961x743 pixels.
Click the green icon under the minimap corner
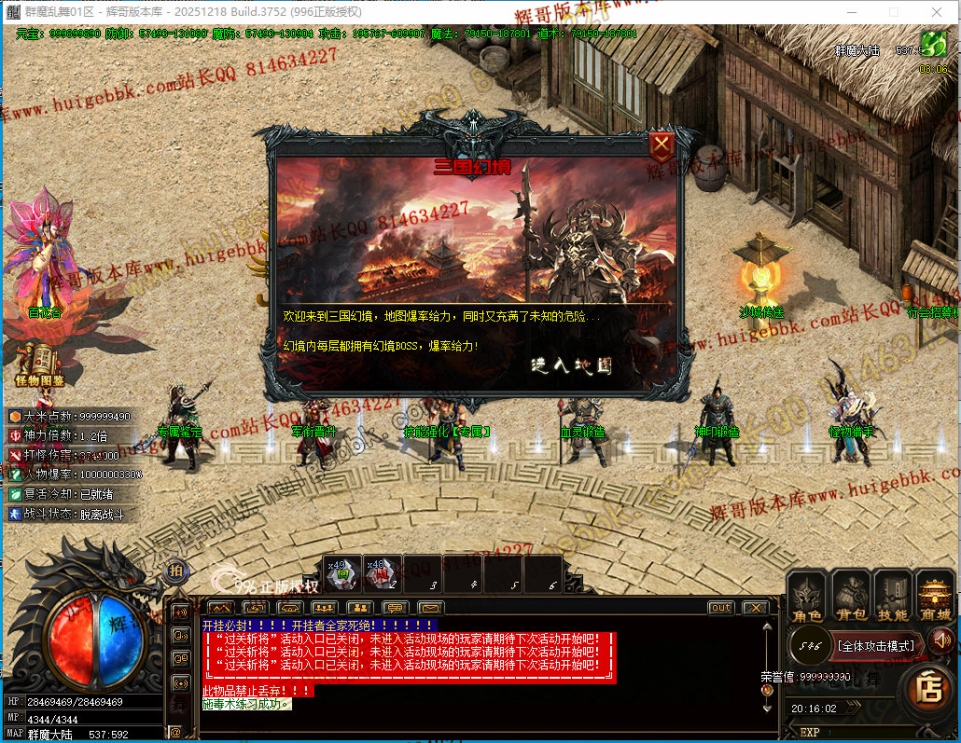(933, 44)
